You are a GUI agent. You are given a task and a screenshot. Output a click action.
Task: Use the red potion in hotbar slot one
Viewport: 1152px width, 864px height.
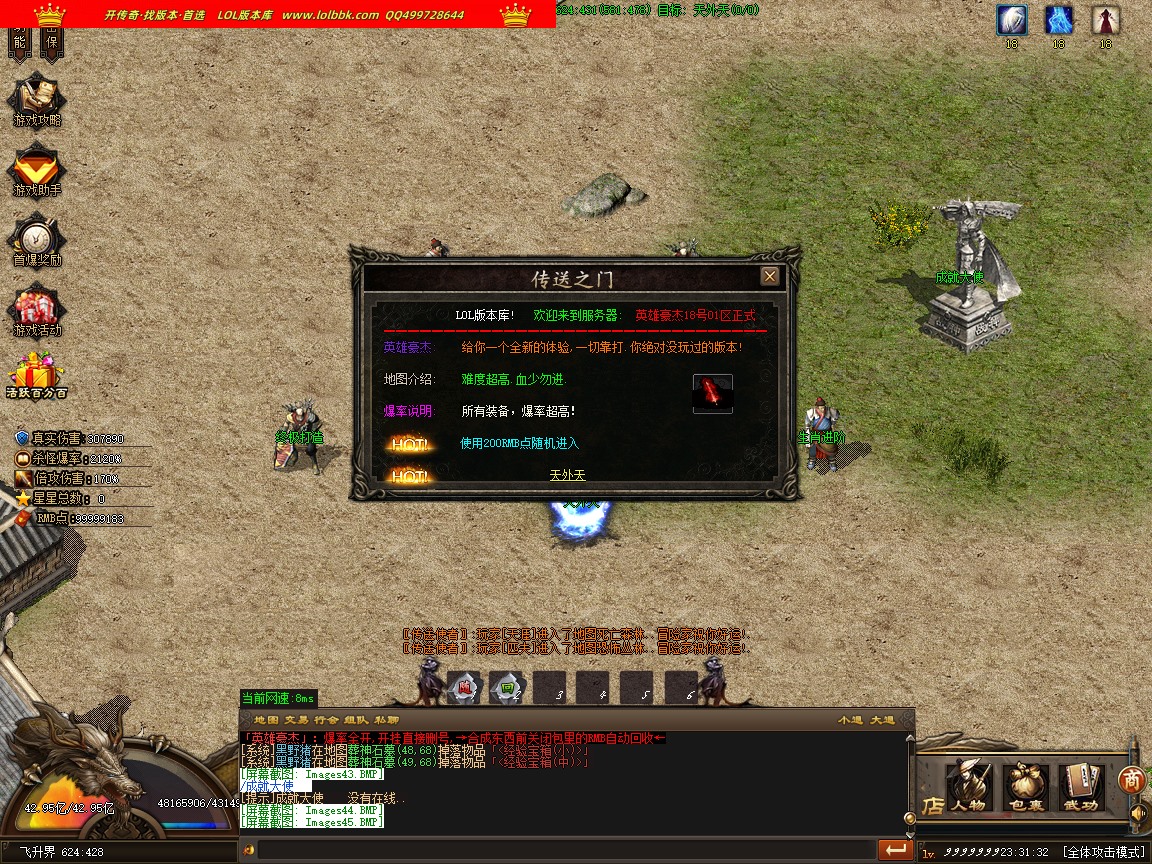(x=464, y=687)
